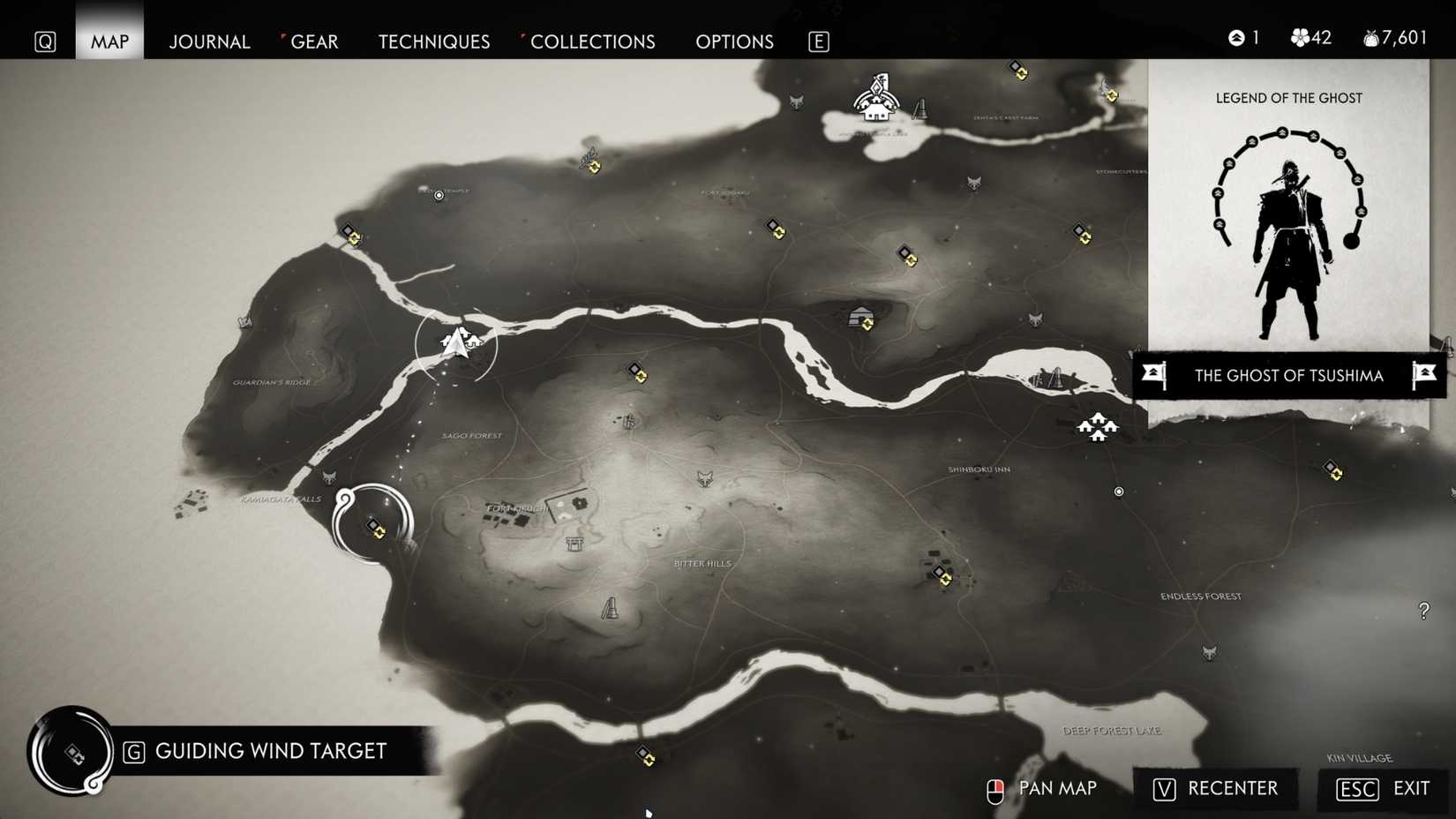The width and height of the screenshot is (1456, 819).
Task: Click THE GHOST OF TSUSHIMA quest banner
Action: point(1288,375)
